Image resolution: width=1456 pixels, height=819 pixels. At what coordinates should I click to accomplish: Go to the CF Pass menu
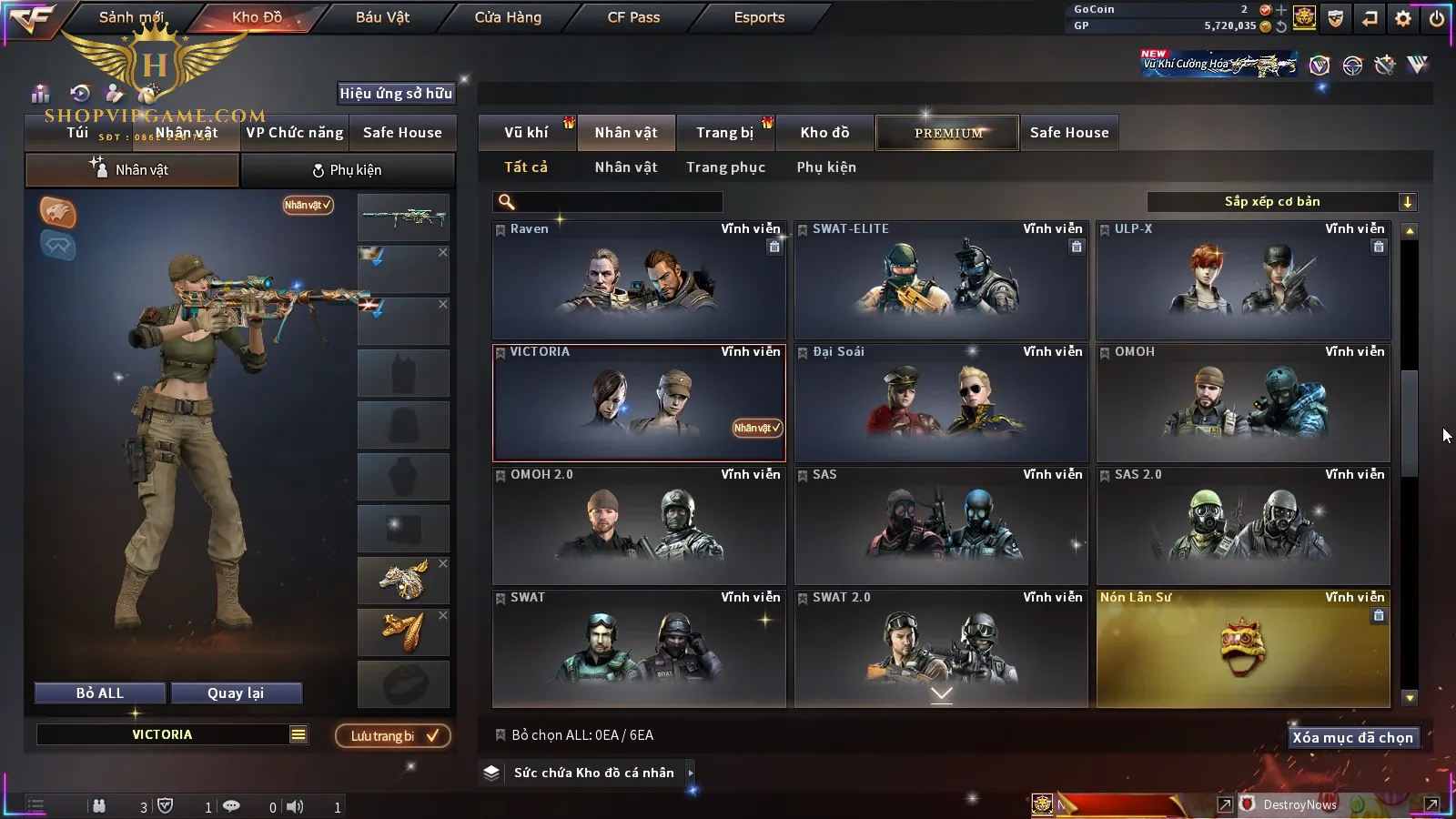[x=633, y=17]
